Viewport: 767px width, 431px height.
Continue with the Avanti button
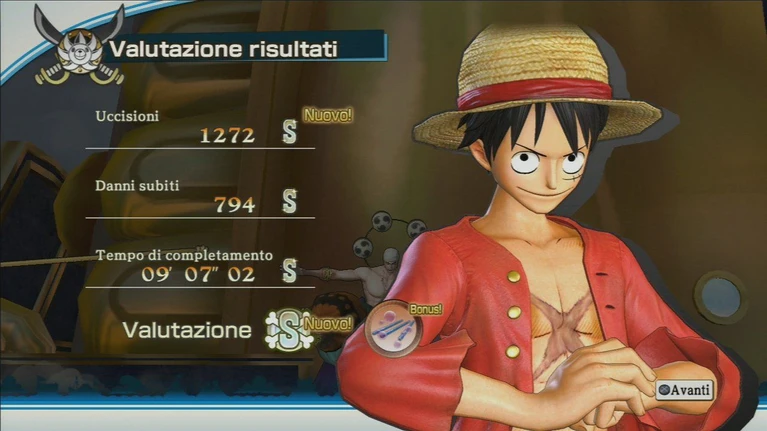click(x=685, y=388)
